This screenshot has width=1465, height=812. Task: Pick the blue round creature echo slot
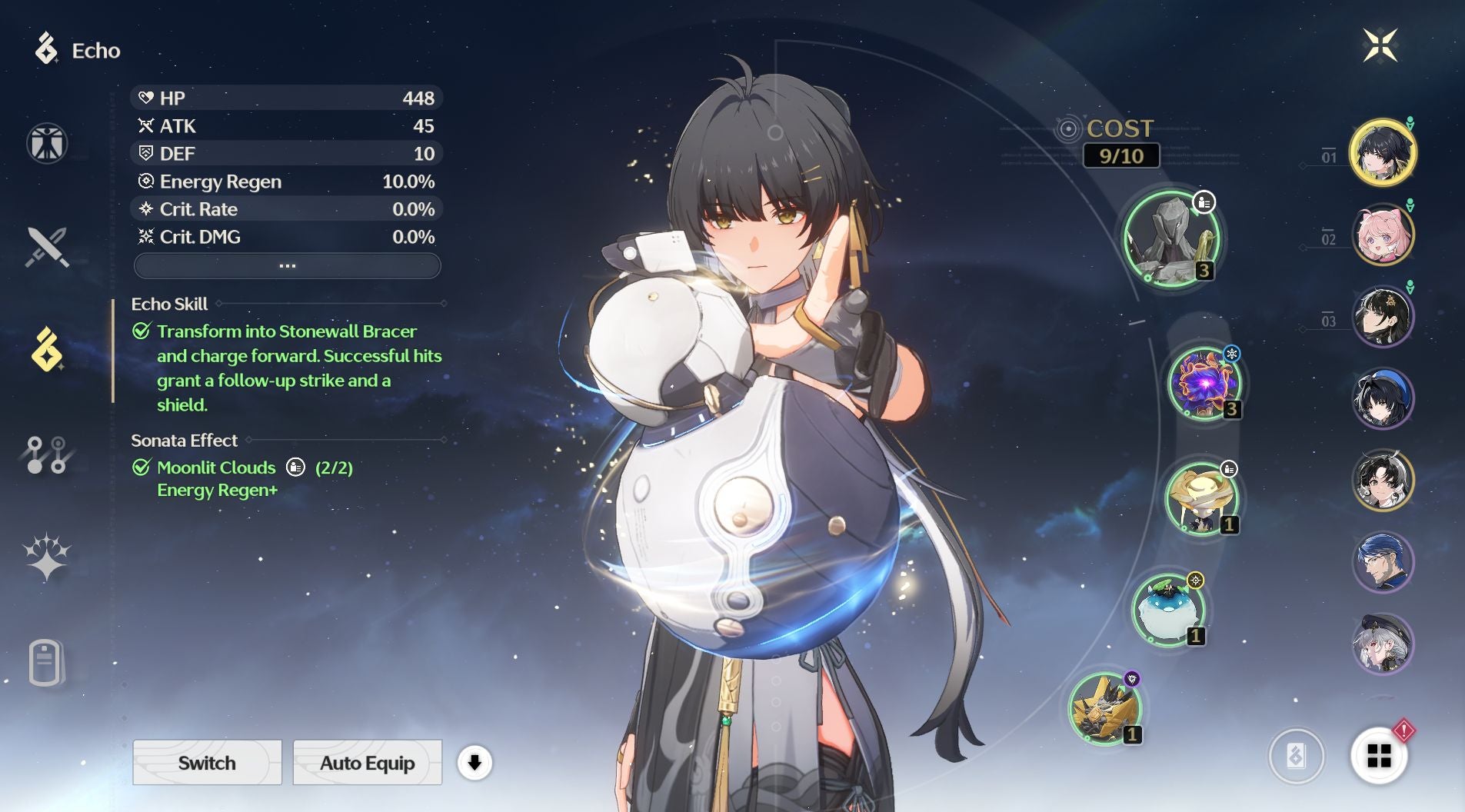pyautogui.click(x=1168, y=610)
